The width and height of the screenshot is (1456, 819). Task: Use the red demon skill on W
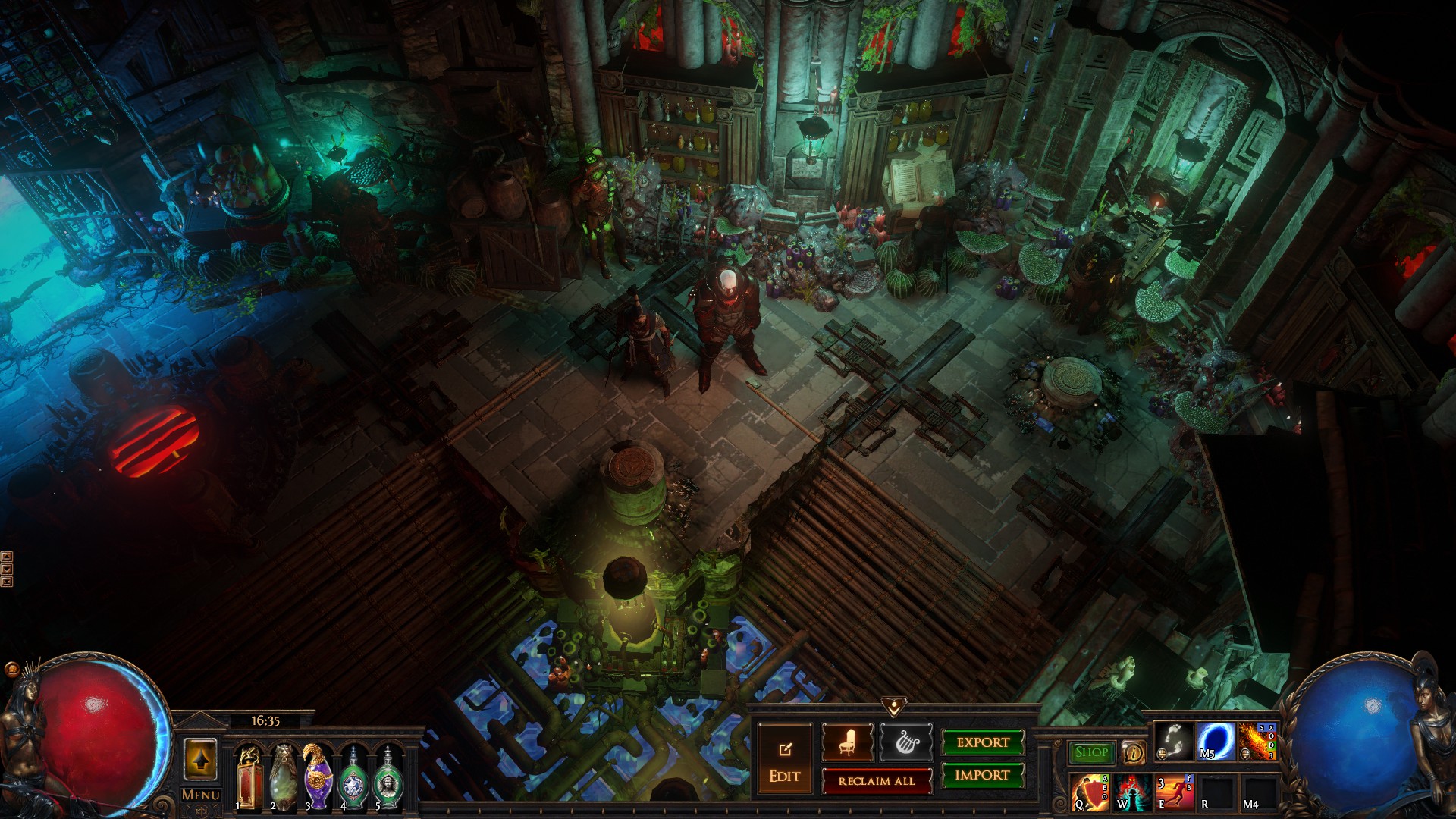[x=1132, y=792]
